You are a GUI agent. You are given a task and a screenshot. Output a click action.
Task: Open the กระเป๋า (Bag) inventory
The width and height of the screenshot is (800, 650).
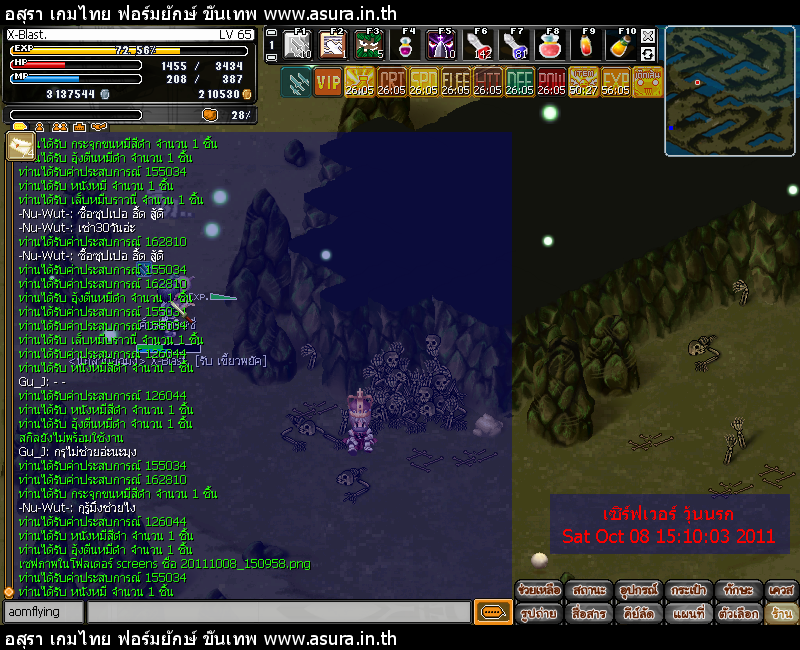coord(688,590)
